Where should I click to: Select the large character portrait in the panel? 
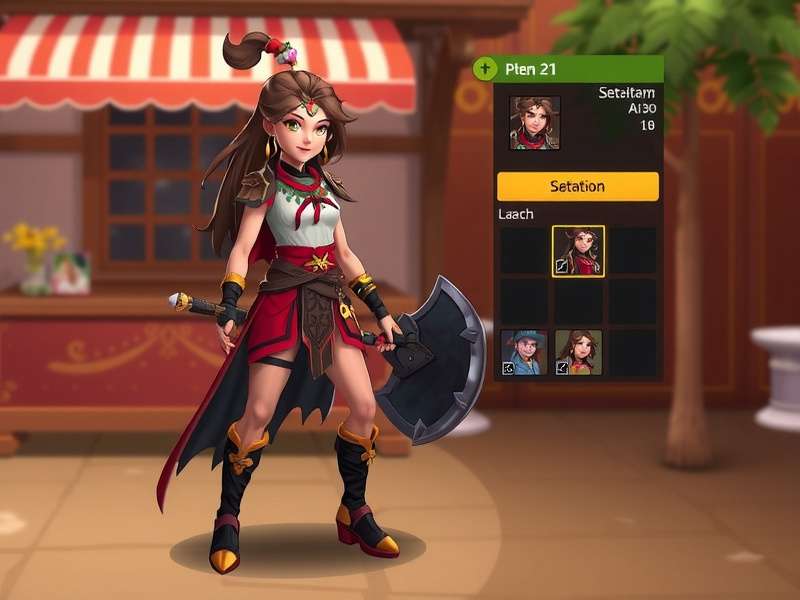click(x=534, y=123)
